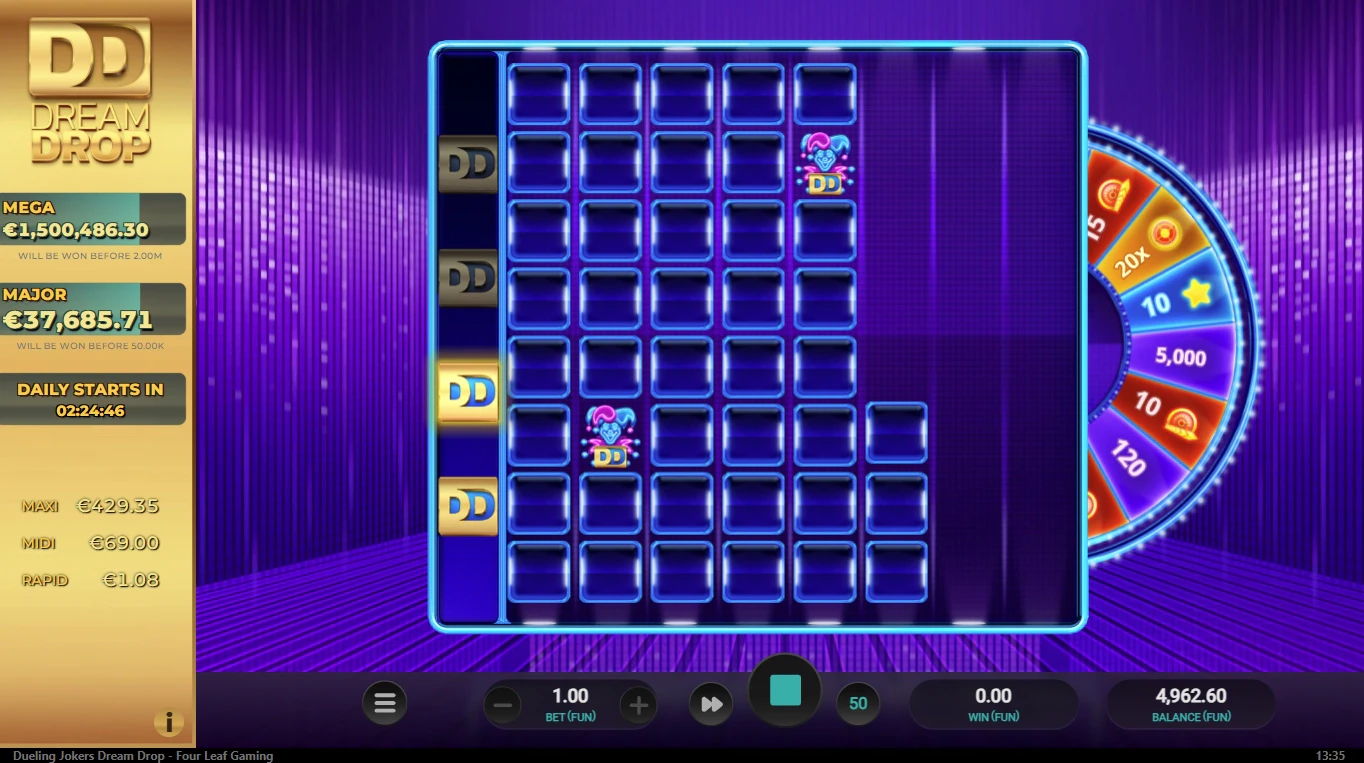Click the BALANCE (FUN) display
1364x763 pixels.
pos(1190,703)
